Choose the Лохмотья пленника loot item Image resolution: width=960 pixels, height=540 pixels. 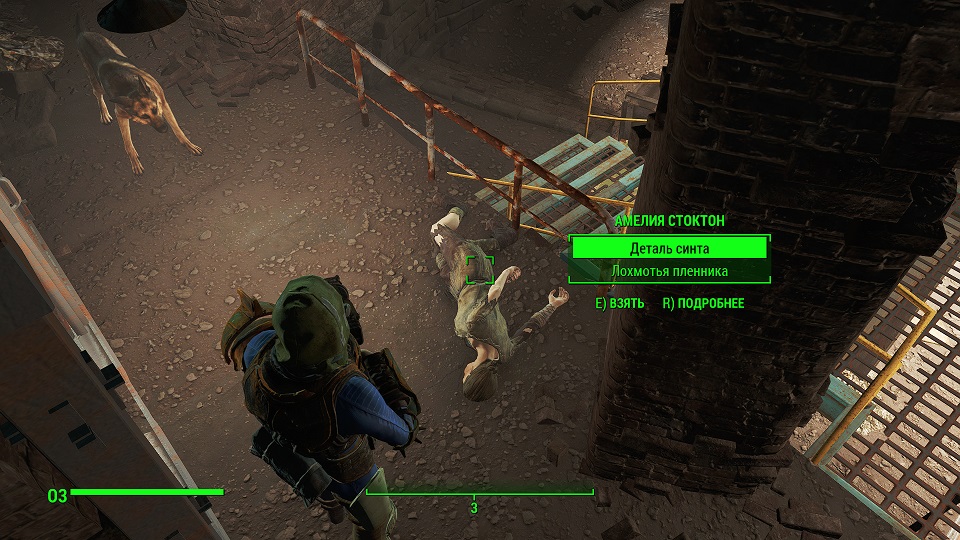tap(668, 271)
